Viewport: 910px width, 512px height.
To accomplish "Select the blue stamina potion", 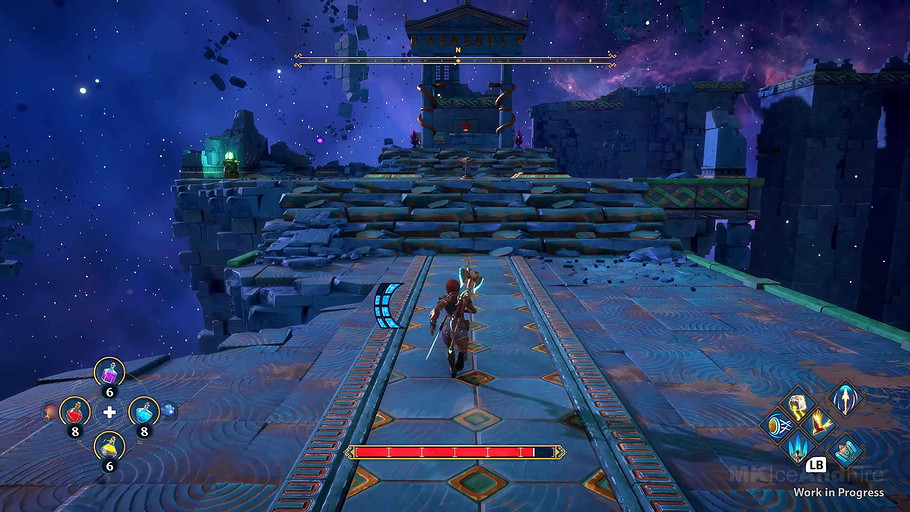I will pyautogui.click(x=144, y=410).
